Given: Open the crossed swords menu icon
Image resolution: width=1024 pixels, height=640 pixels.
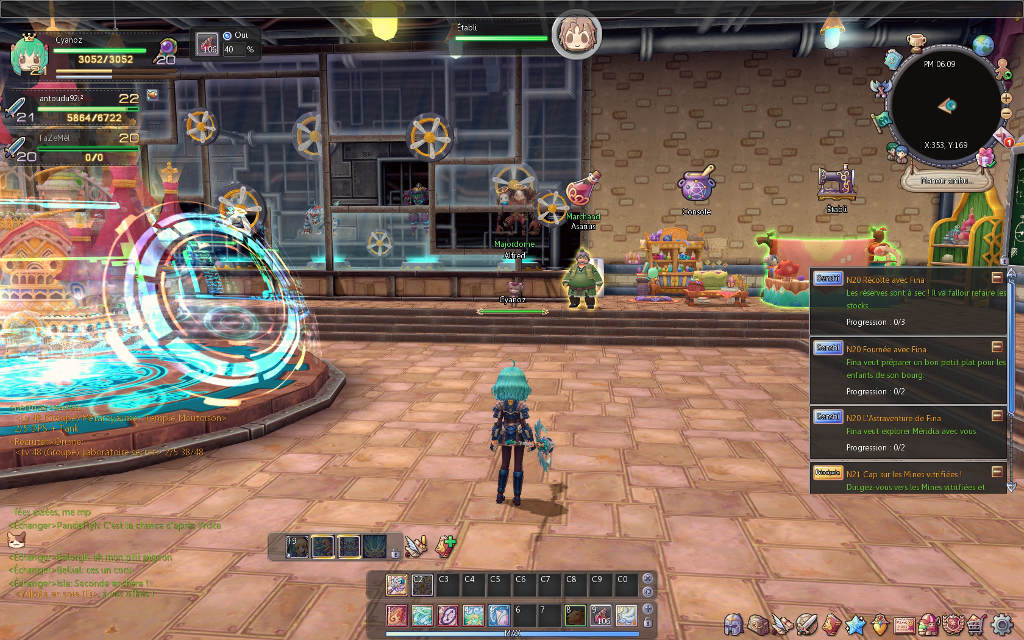Looking at the screenshot, I should coord(807,625).
